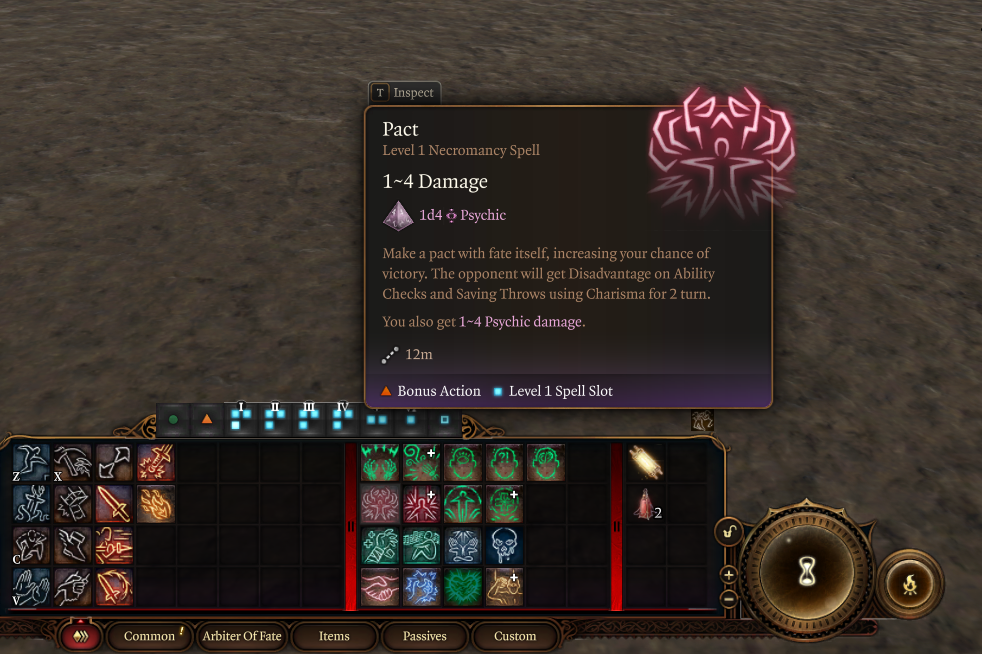The height and width of the screenshot is (654, 982).
Task: Select the jump action marked Z
Action: pos(31,463)
